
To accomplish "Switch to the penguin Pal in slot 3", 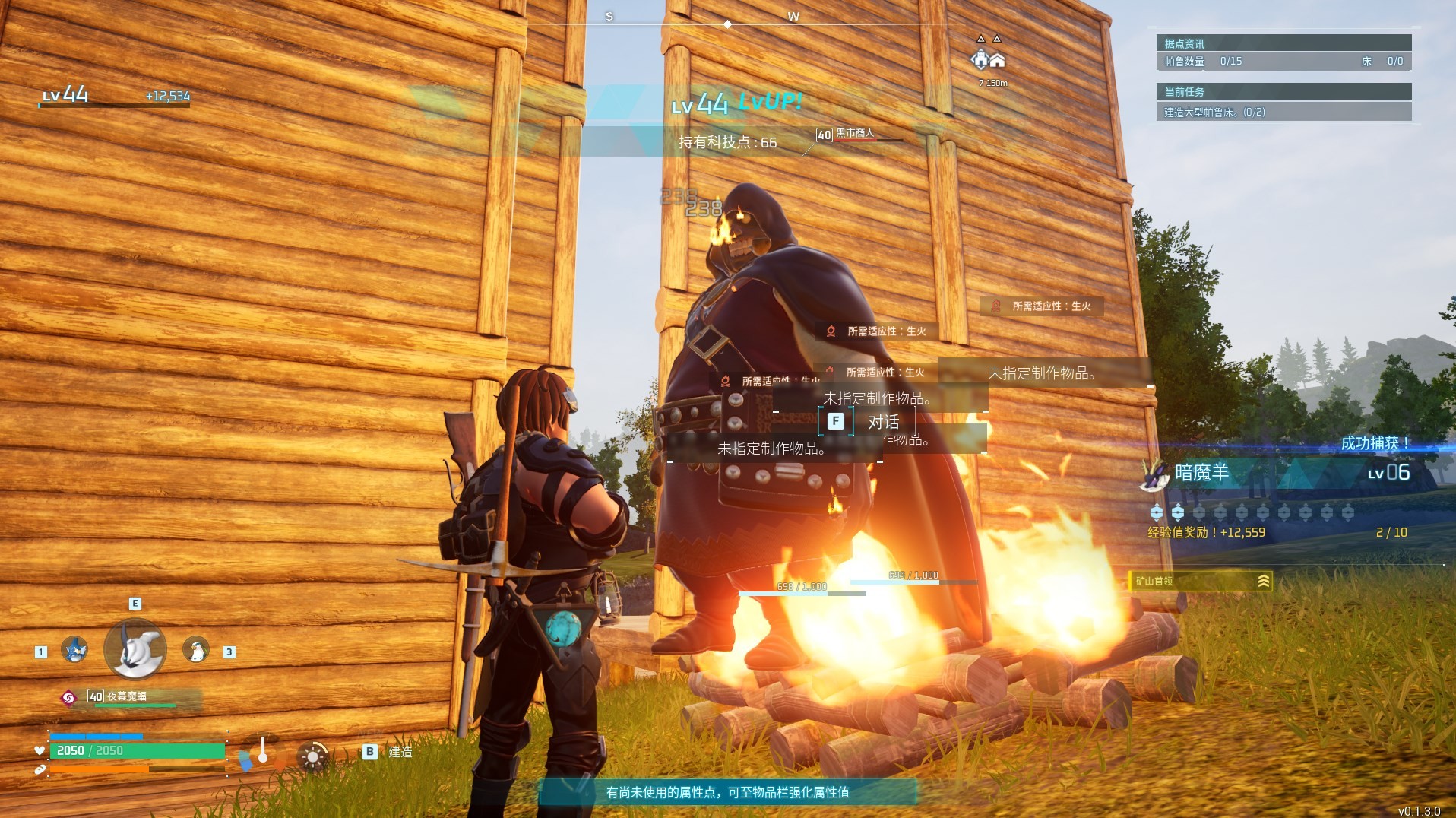I will point(196,650).
